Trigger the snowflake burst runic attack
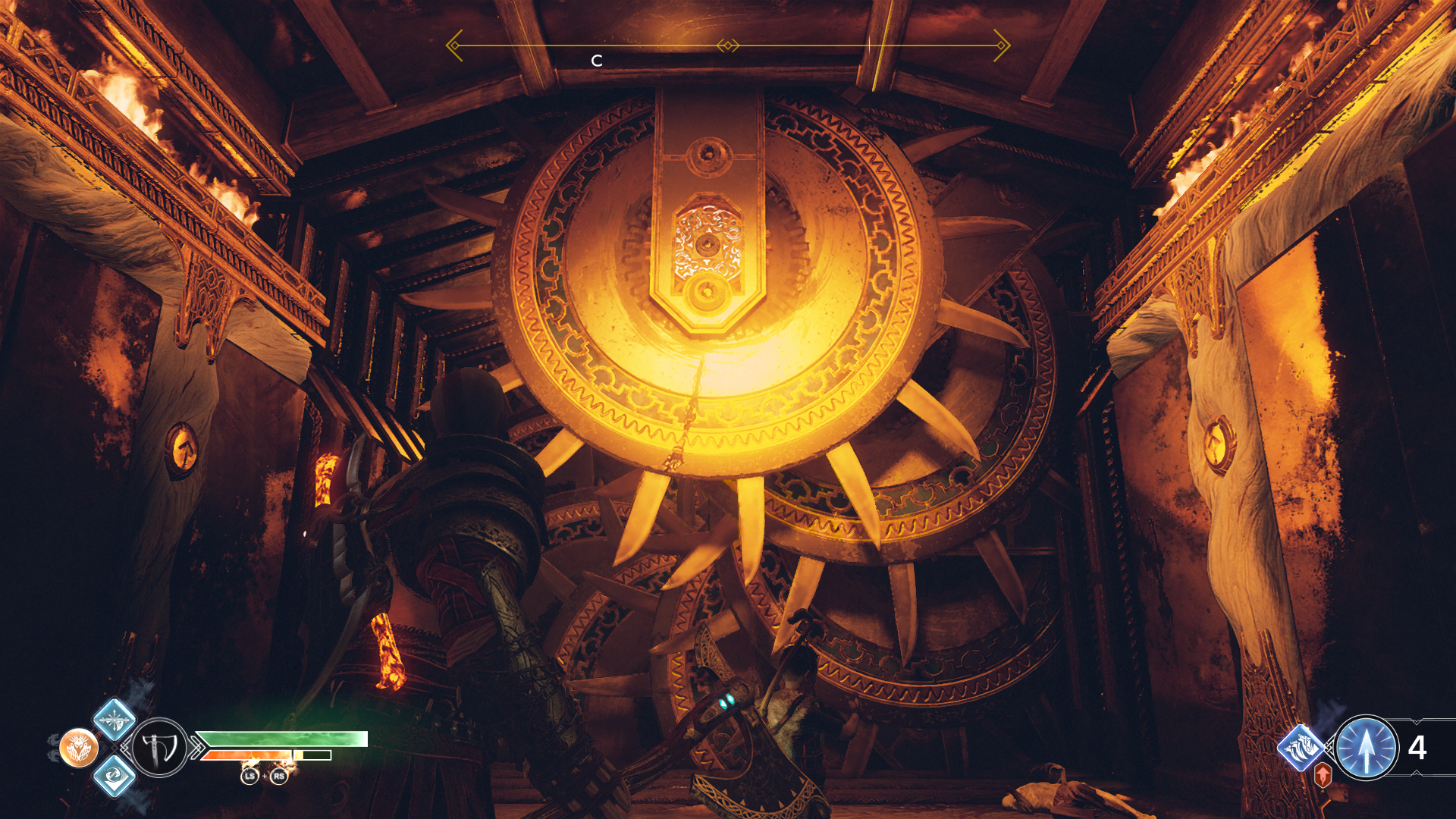Image resolution: width=1456 pixels, height=819 pixels. click(115, 719)
